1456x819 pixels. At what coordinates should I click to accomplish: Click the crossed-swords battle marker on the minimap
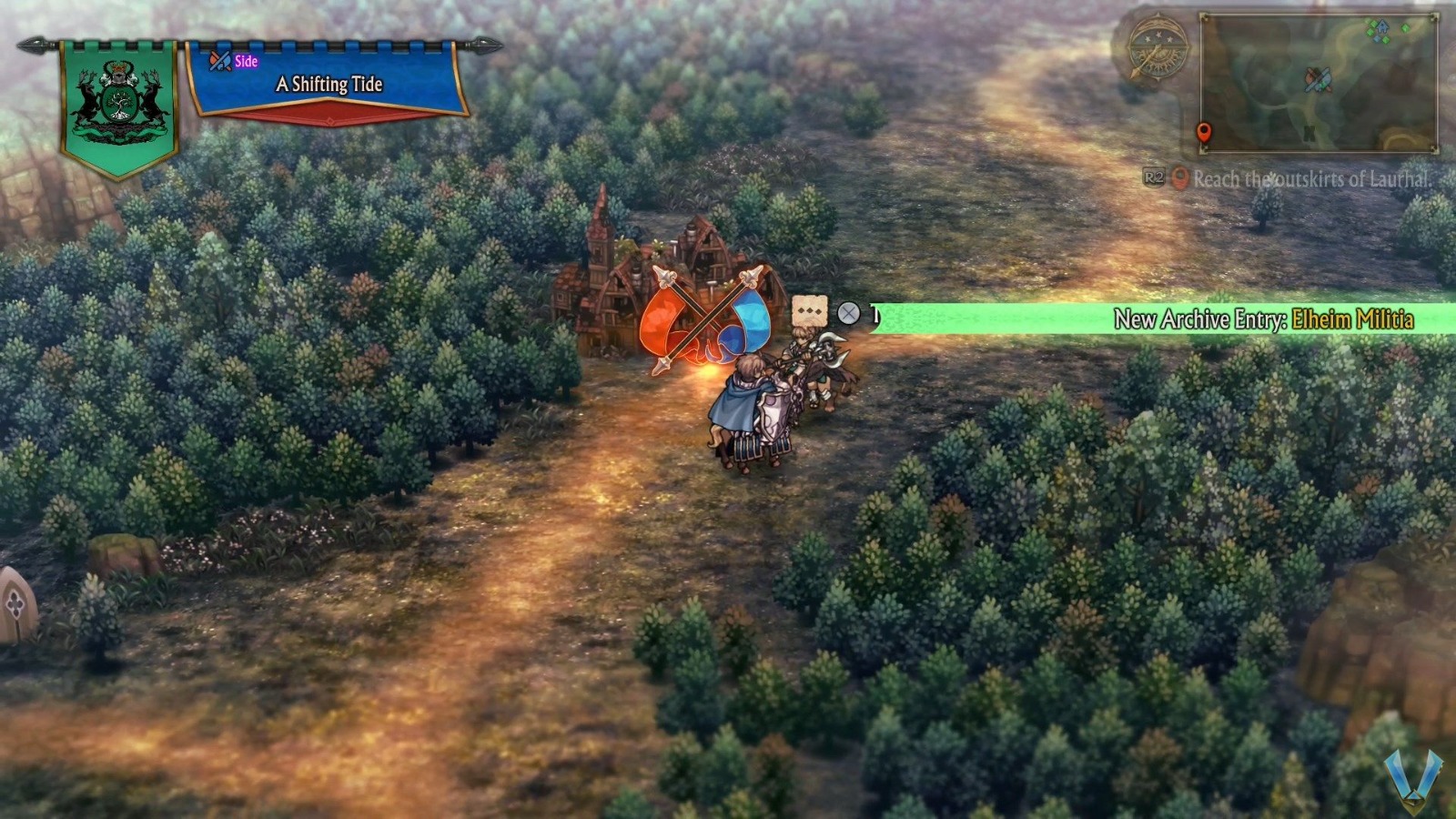(x=1319, y=80)
